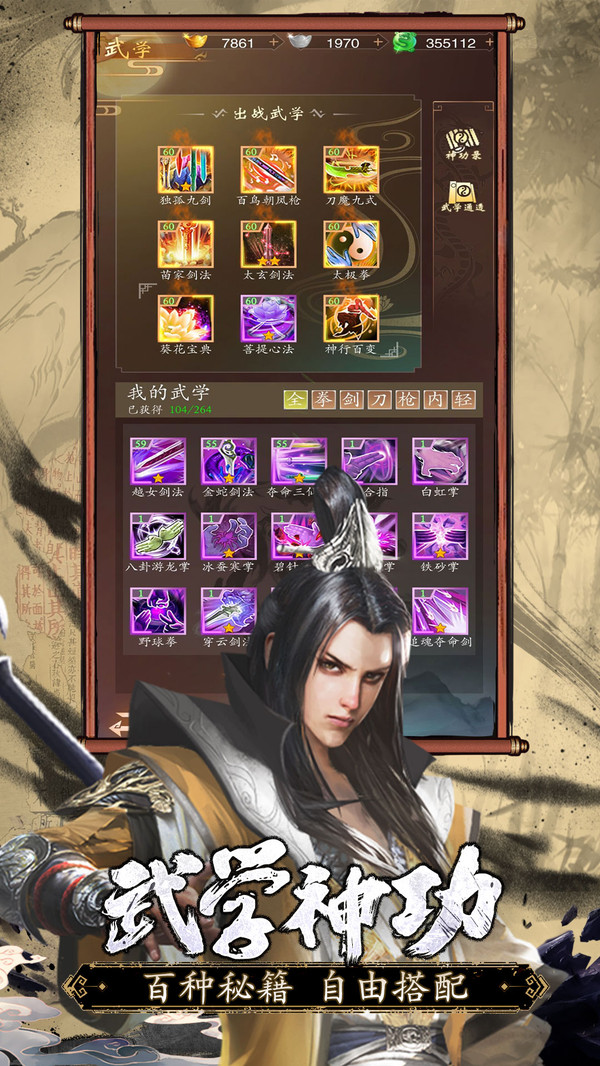Switch to the 全 (all) filter tab

[x=295, y=400]
